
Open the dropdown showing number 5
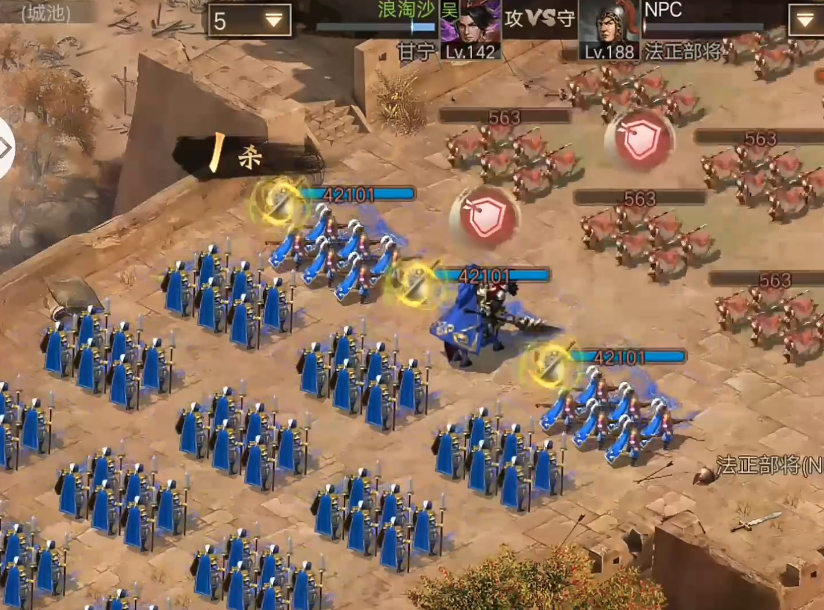click(x=250, y=20)
